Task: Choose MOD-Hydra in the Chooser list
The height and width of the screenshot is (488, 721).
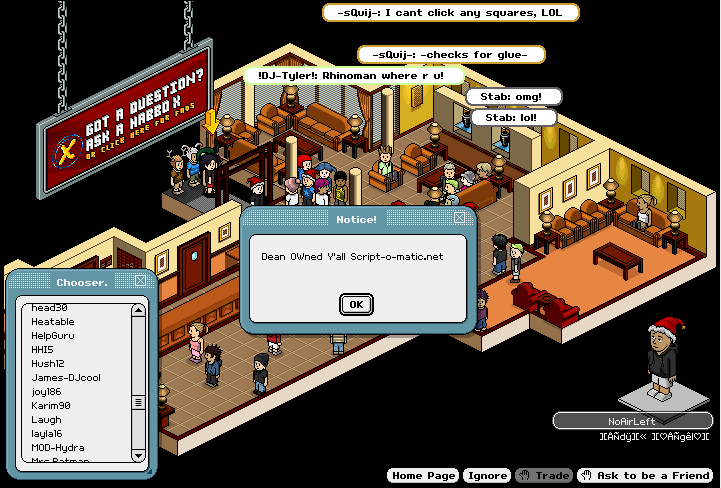Action: pyautogui.click(x=57, y=448)
